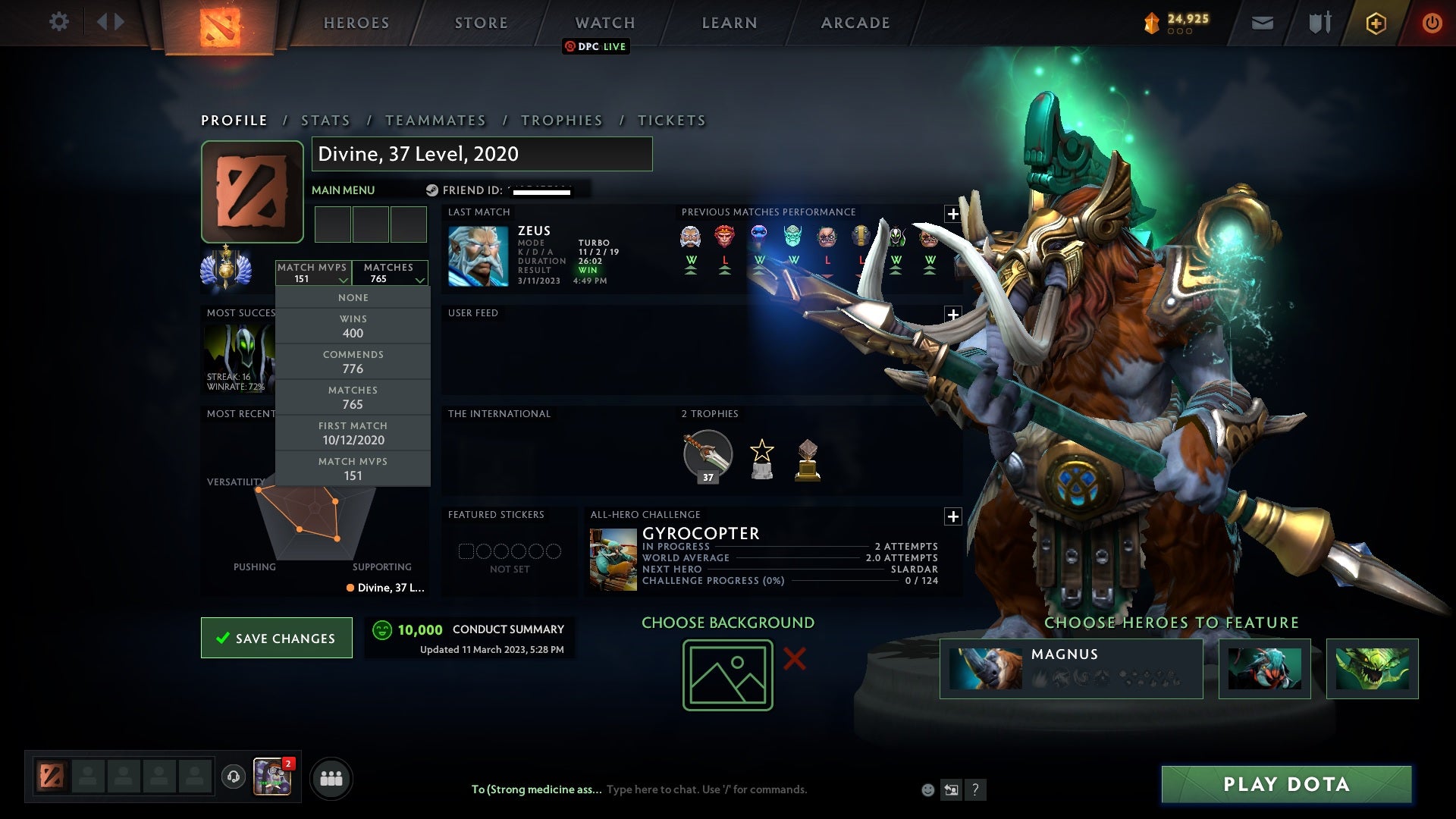Open the Match MVPs stat dropdown

coord(313,273)
